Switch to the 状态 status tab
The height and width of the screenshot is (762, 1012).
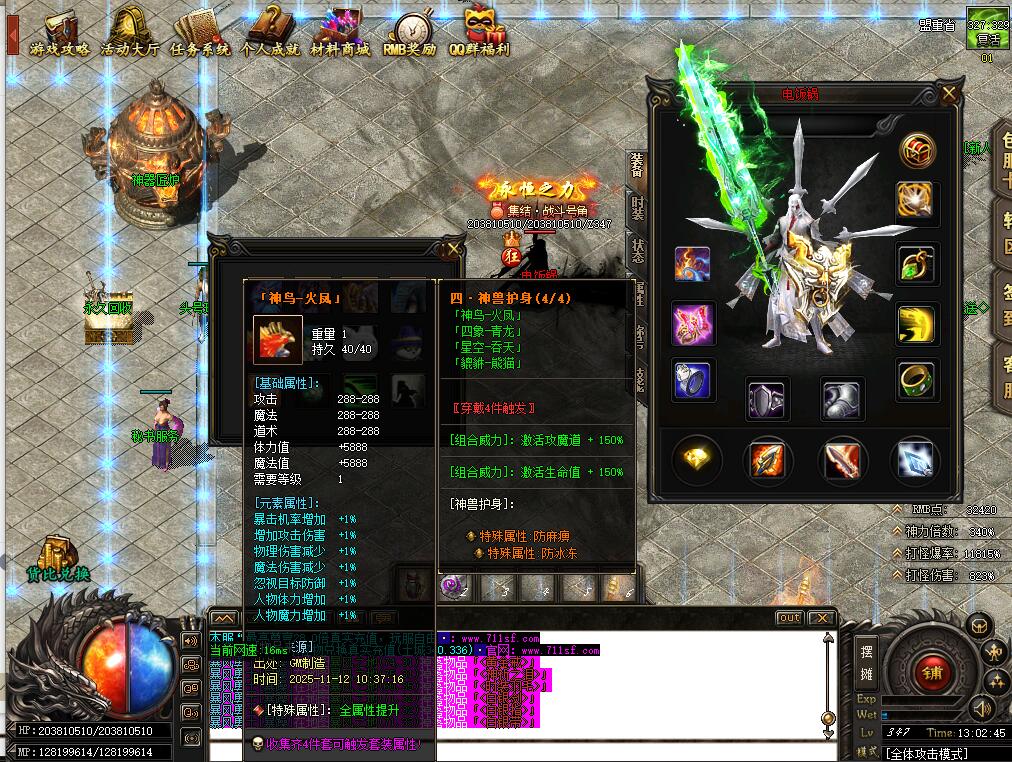tap(637, 250)
